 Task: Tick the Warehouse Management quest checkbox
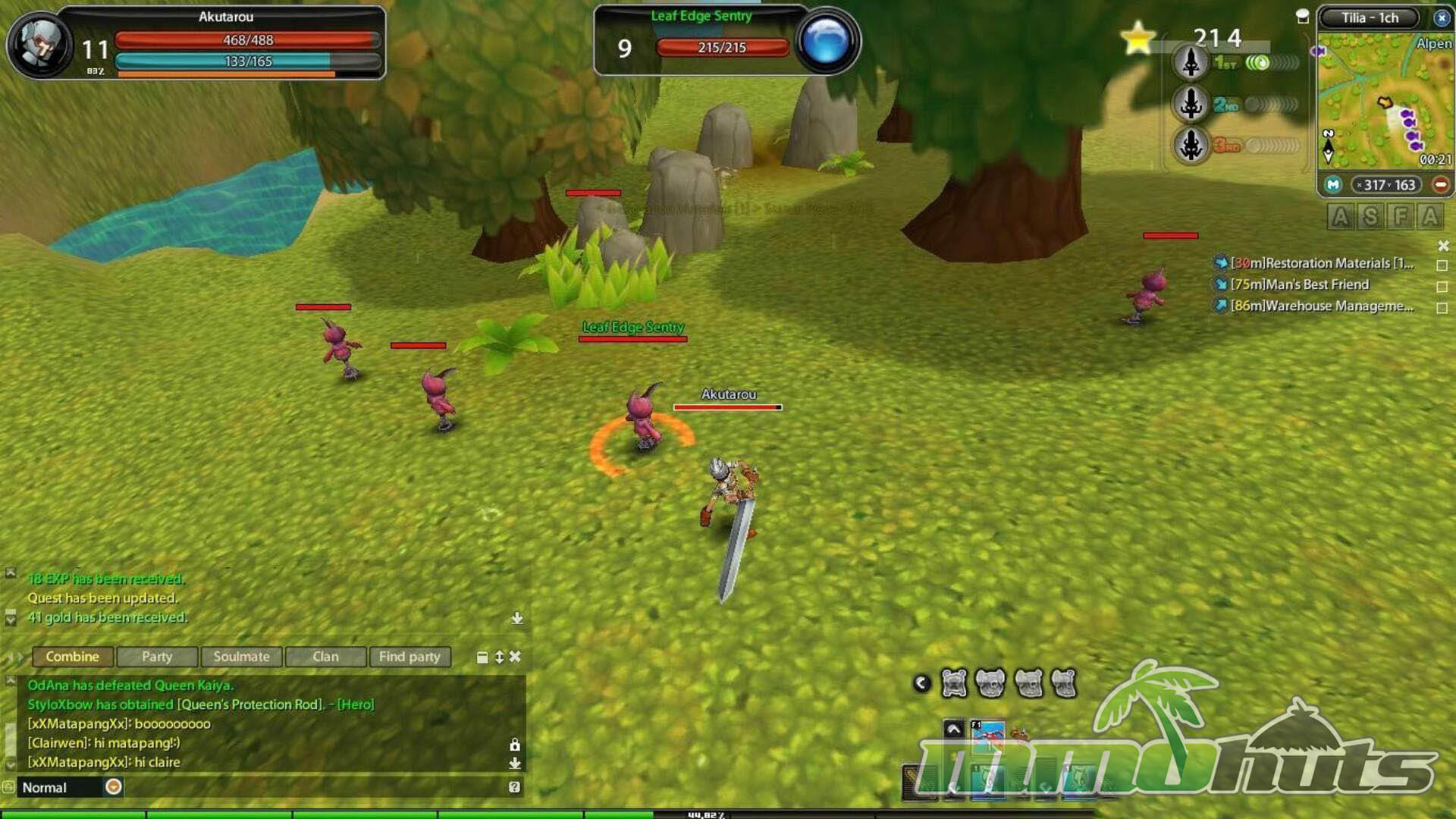coord(1442,308)
